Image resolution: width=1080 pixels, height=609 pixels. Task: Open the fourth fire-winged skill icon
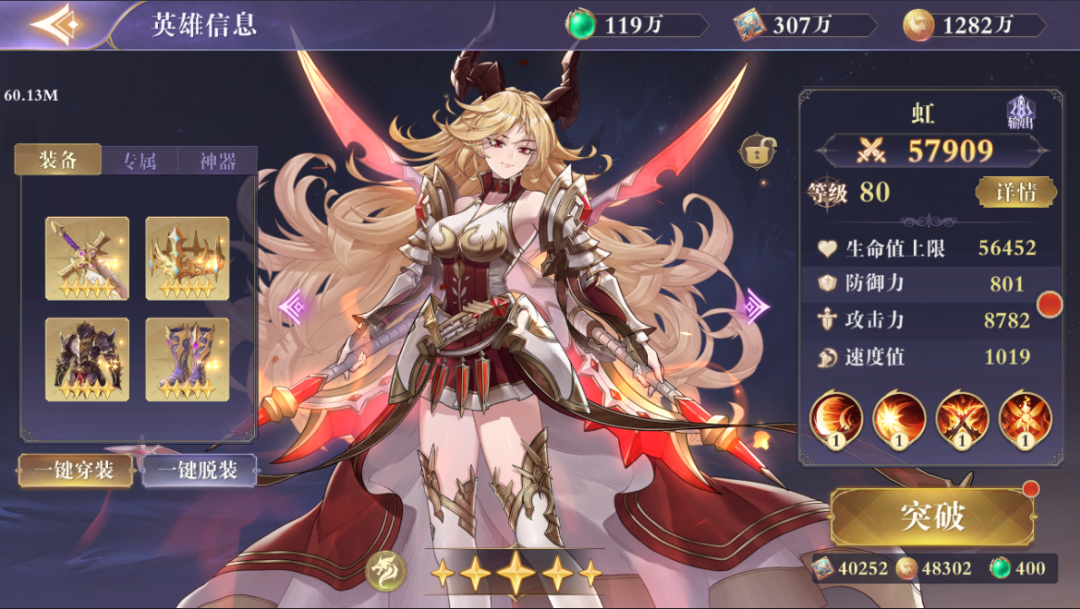click(x=1025, y=419)
